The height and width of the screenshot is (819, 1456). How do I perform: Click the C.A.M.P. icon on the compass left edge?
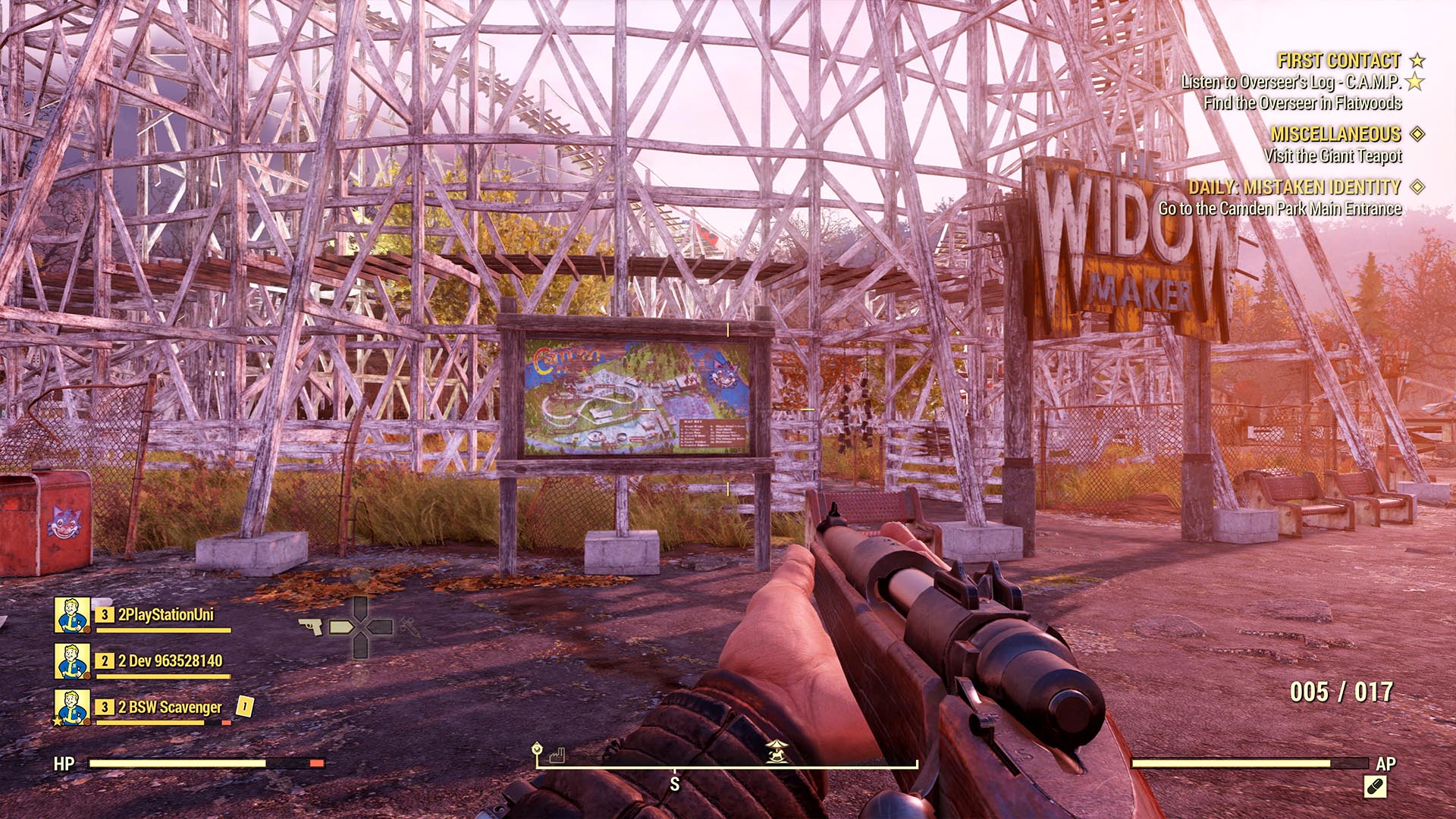coord(536,749)
